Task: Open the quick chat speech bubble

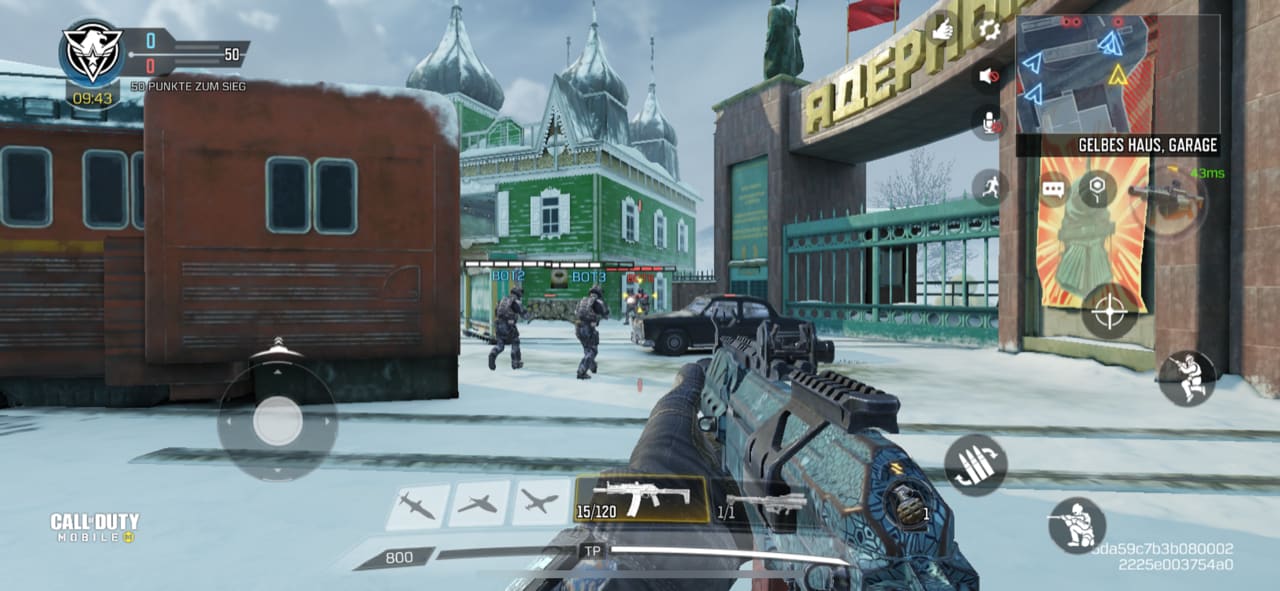Action: tap(1053, 189)
